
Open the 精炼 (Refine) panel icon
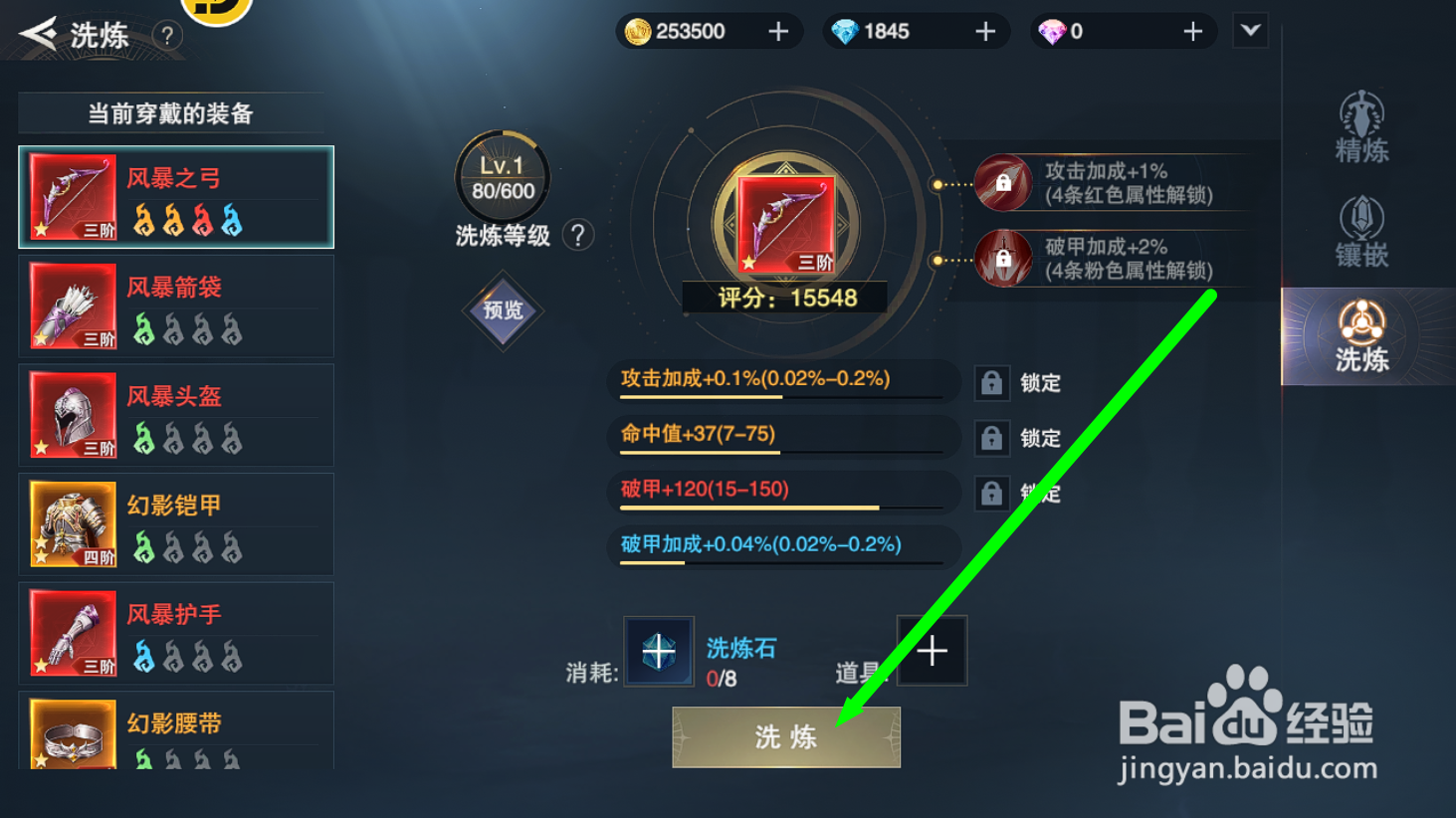[x=1360, y=124]
